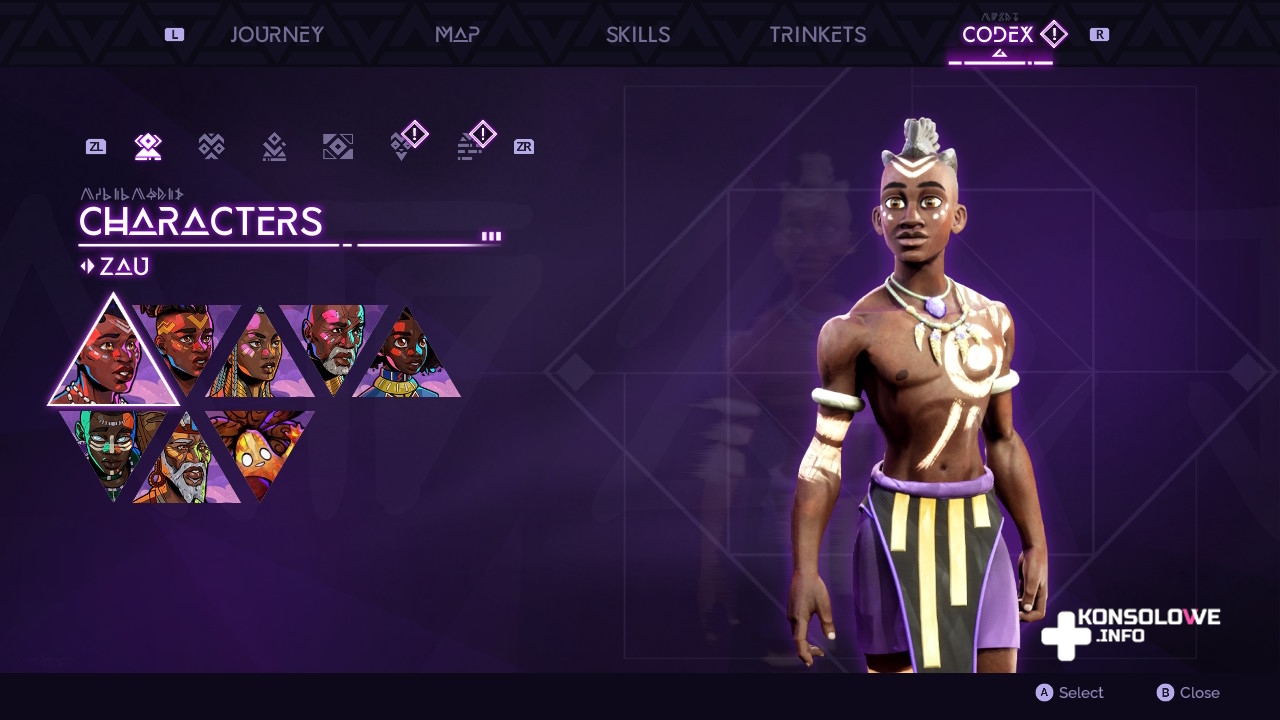Click the Select button in footer
1280x720 pixels.
click(1070, 693)
